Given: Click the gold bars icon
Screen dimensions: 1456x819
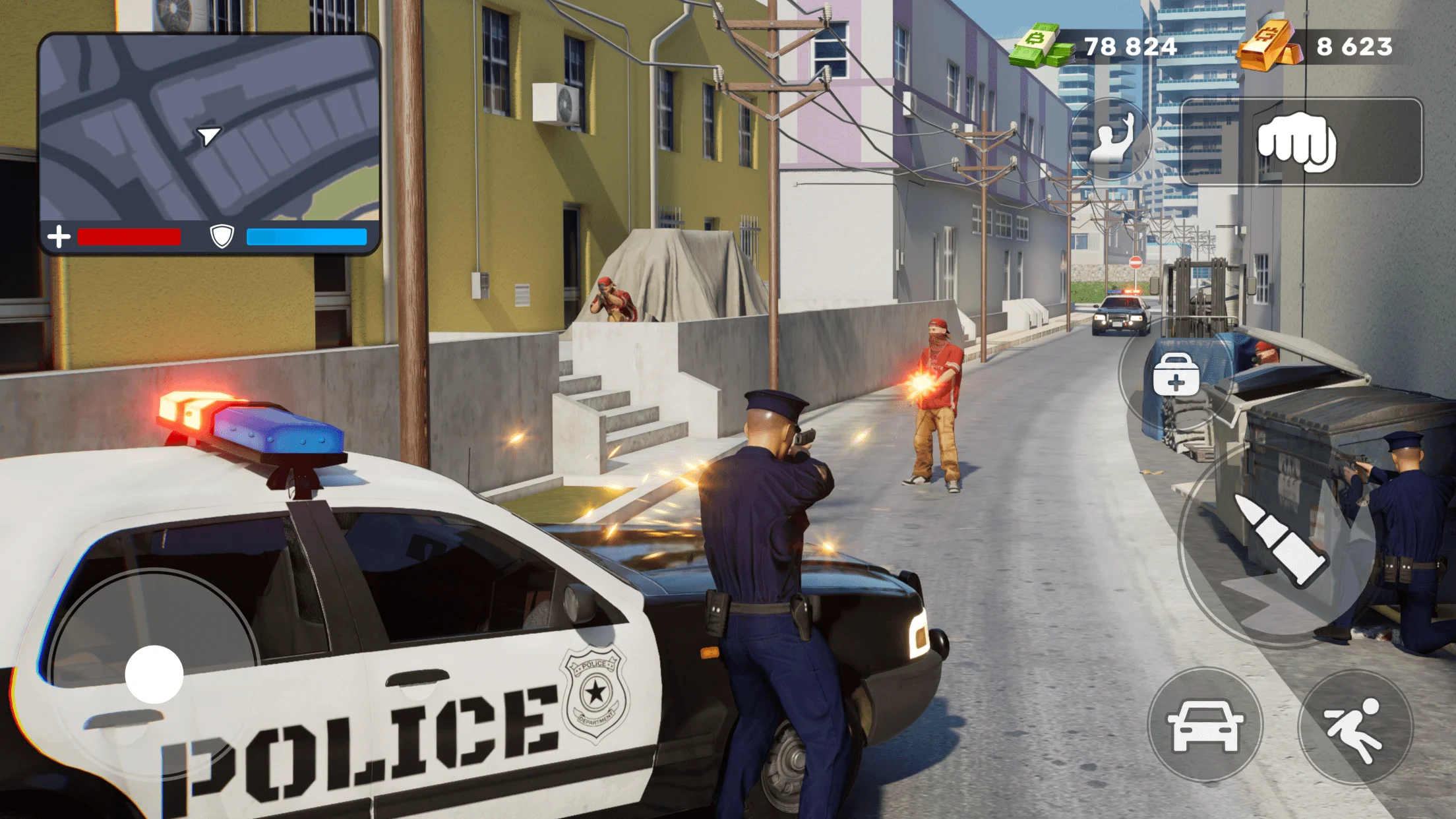Looking at the screenshot, I should [x=1271, y=46].
